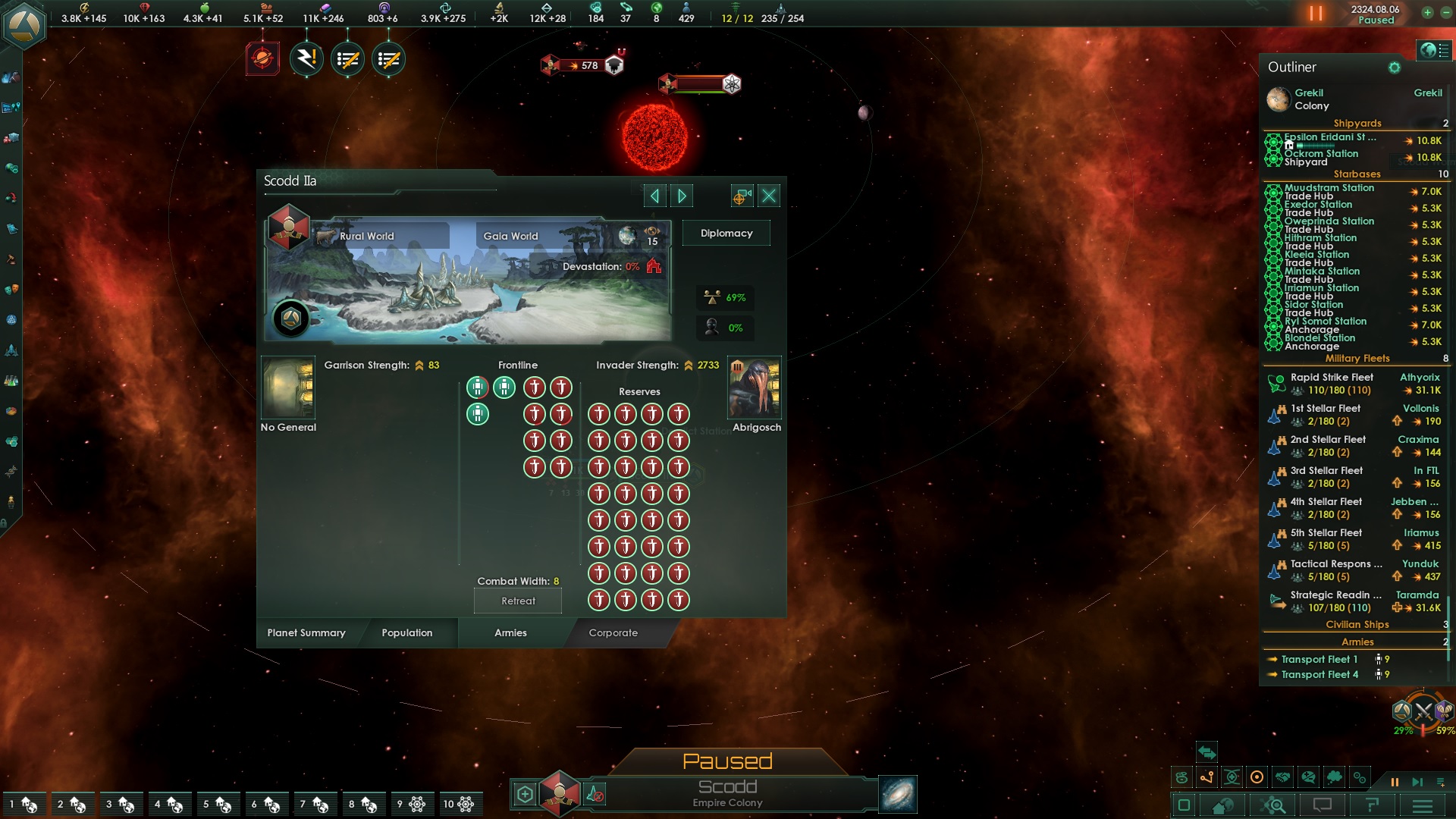Go to the next planet arrow
1456x819 pixels.
click(682, 196)
